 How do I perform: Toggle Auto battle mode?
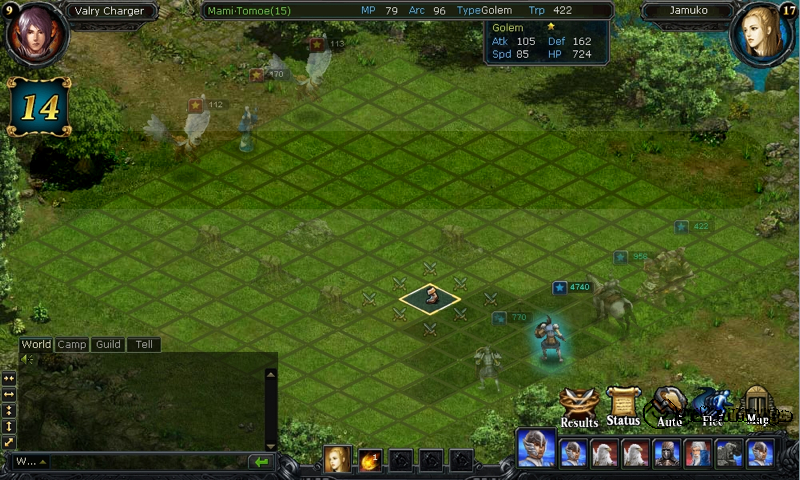(x=669, y=407)
